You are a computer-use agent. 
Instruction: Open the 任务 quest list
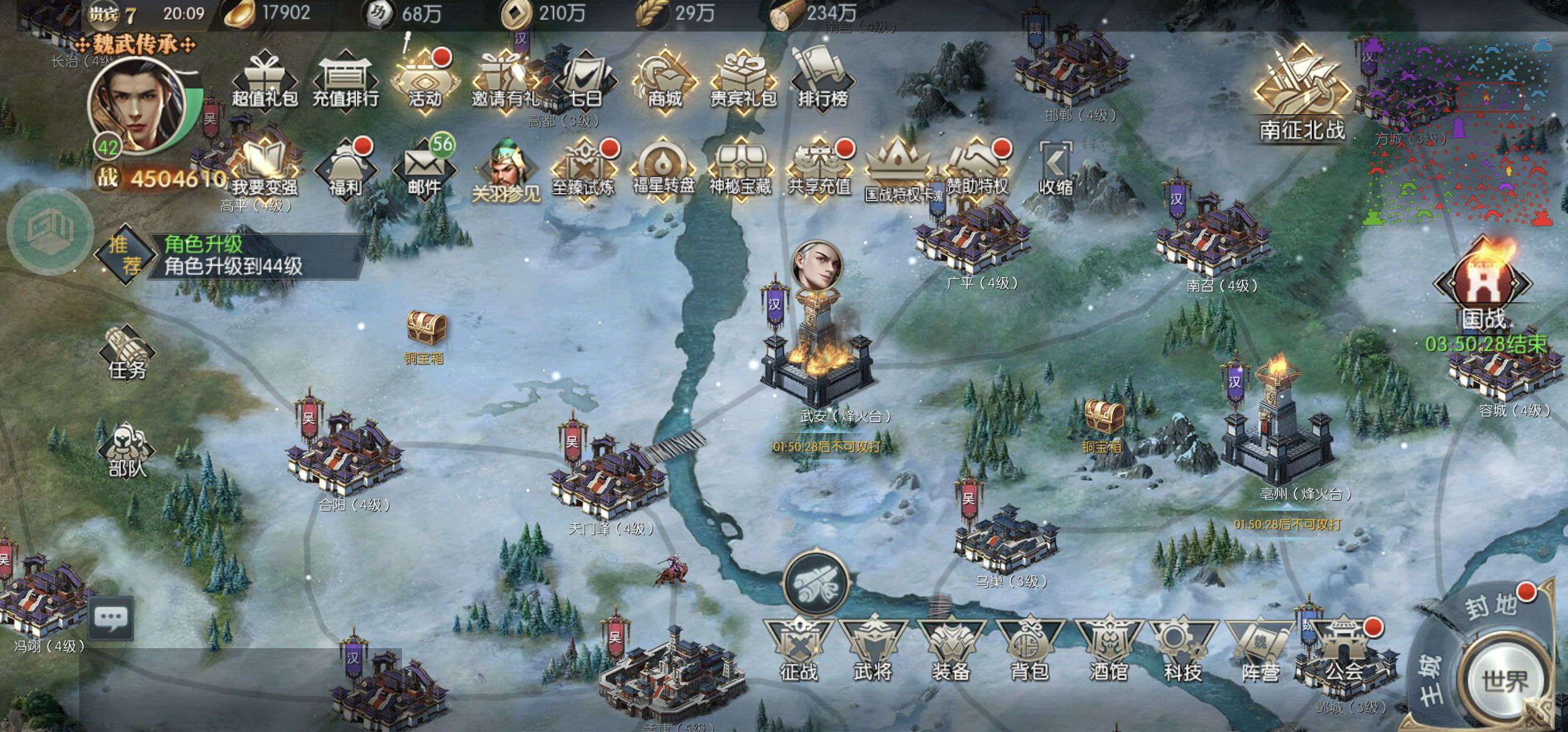(127, 353)
